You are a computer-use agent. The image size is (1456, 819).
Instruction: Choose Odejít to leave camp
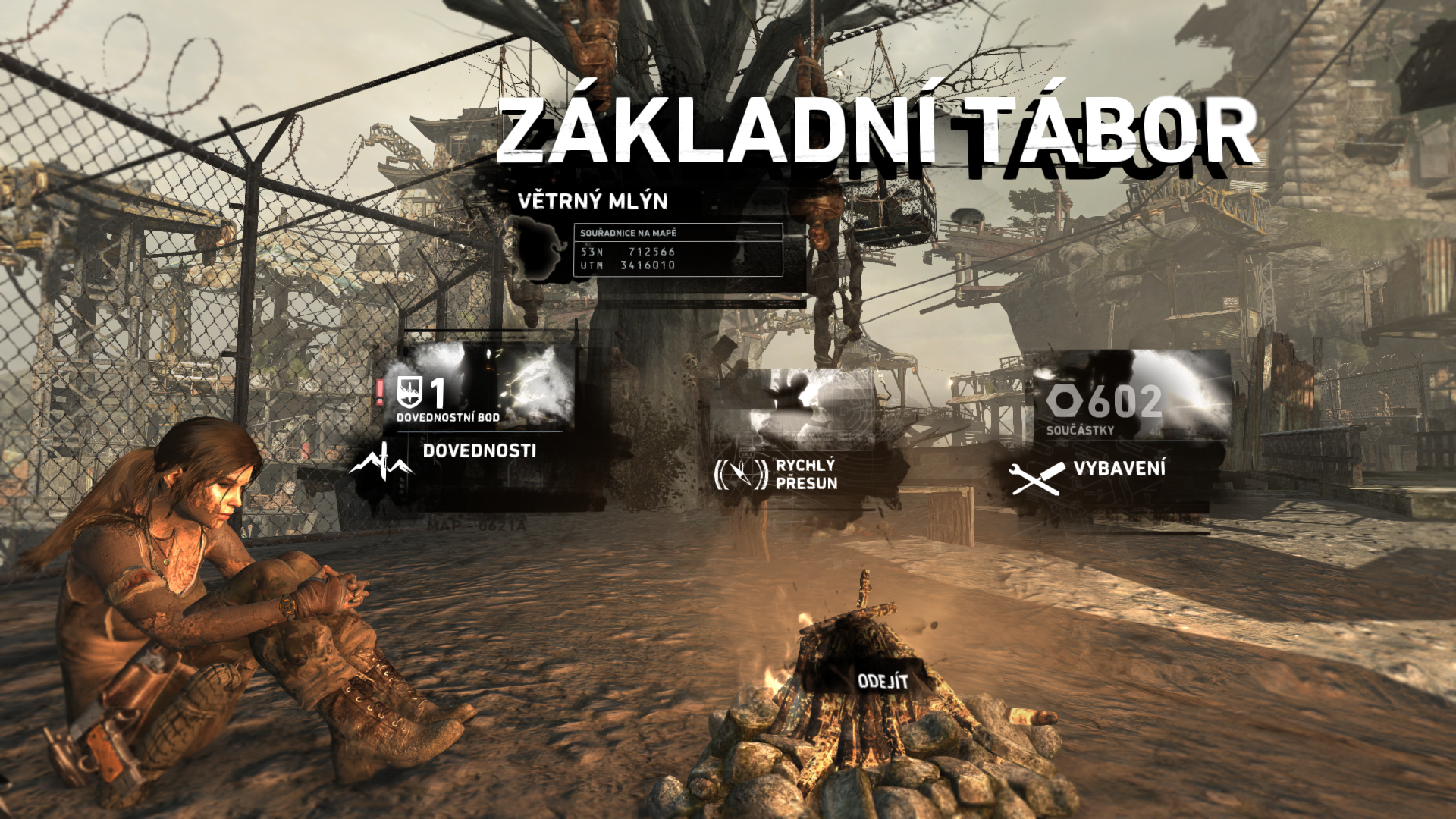(882, 681)
